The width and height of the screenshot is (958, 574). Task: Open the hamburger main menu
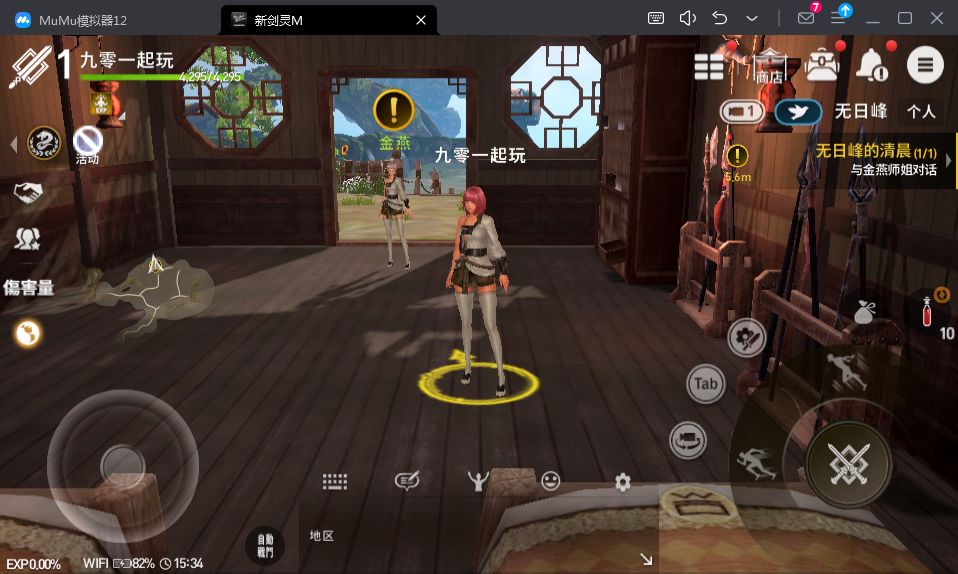[x=925, y=65]
